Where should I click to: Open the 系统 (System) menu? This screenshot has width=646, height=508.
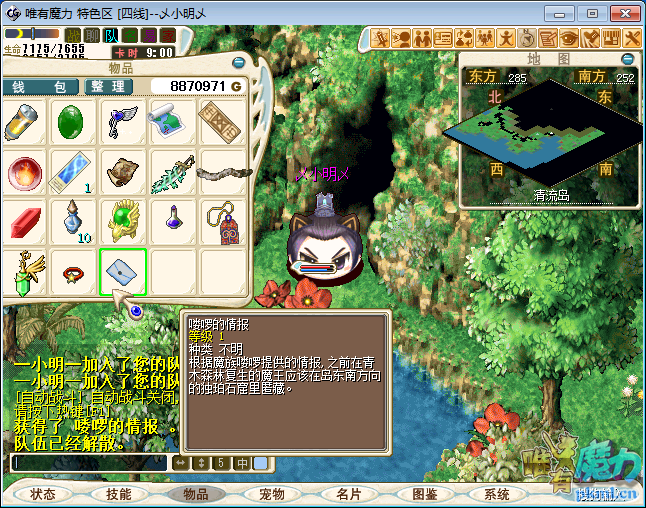pos(496,494)
